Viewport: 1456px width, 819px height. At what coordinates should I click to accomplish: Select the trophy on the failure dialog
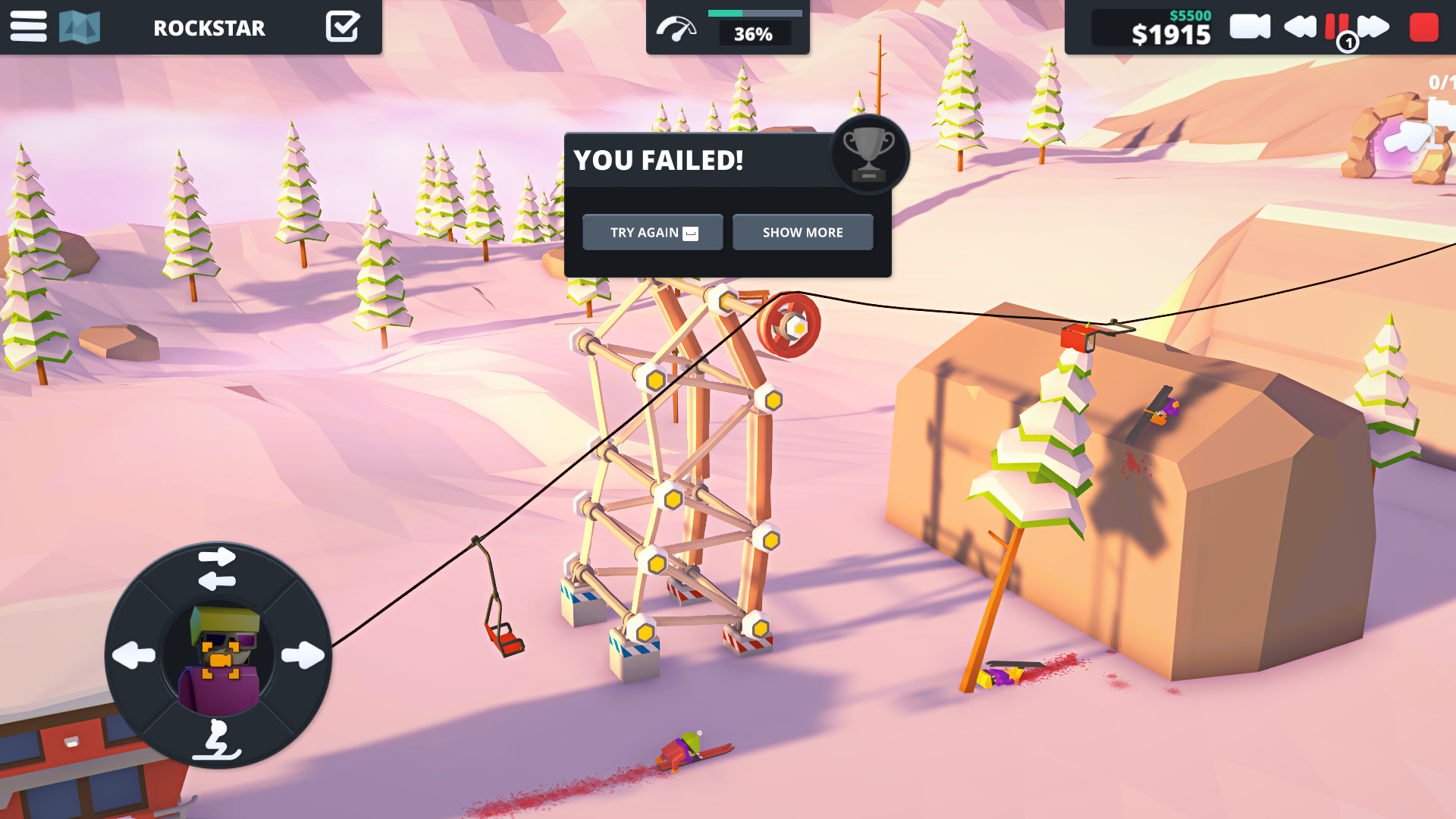[x=870, y=155]
